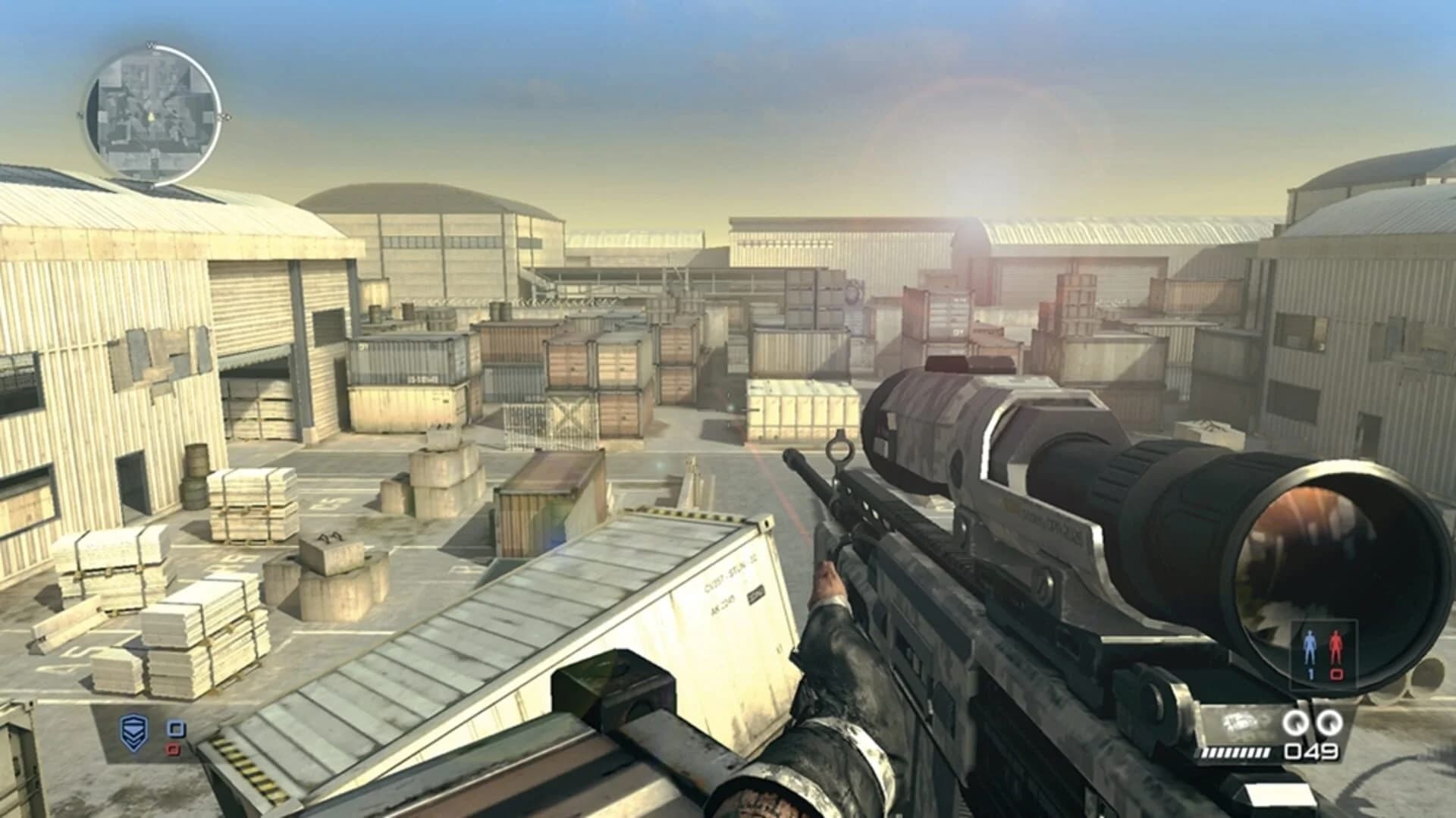Click the player marker inside the minimap
The height and width of the screenshot is (818, 1456).
pos(150,114)
